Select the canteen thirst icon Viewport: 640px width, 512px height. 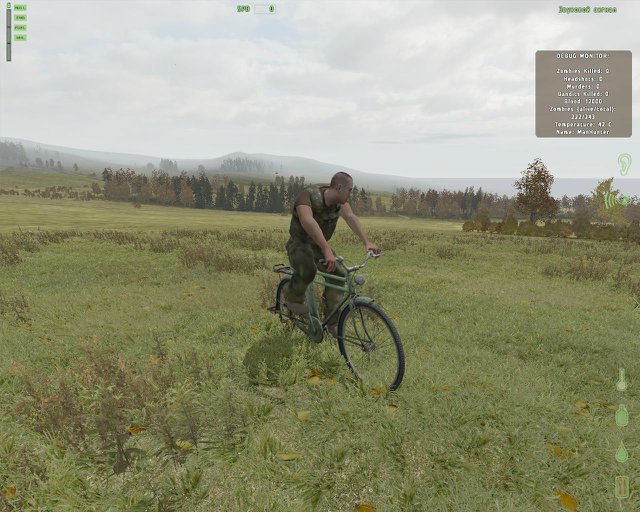point(621,415)
